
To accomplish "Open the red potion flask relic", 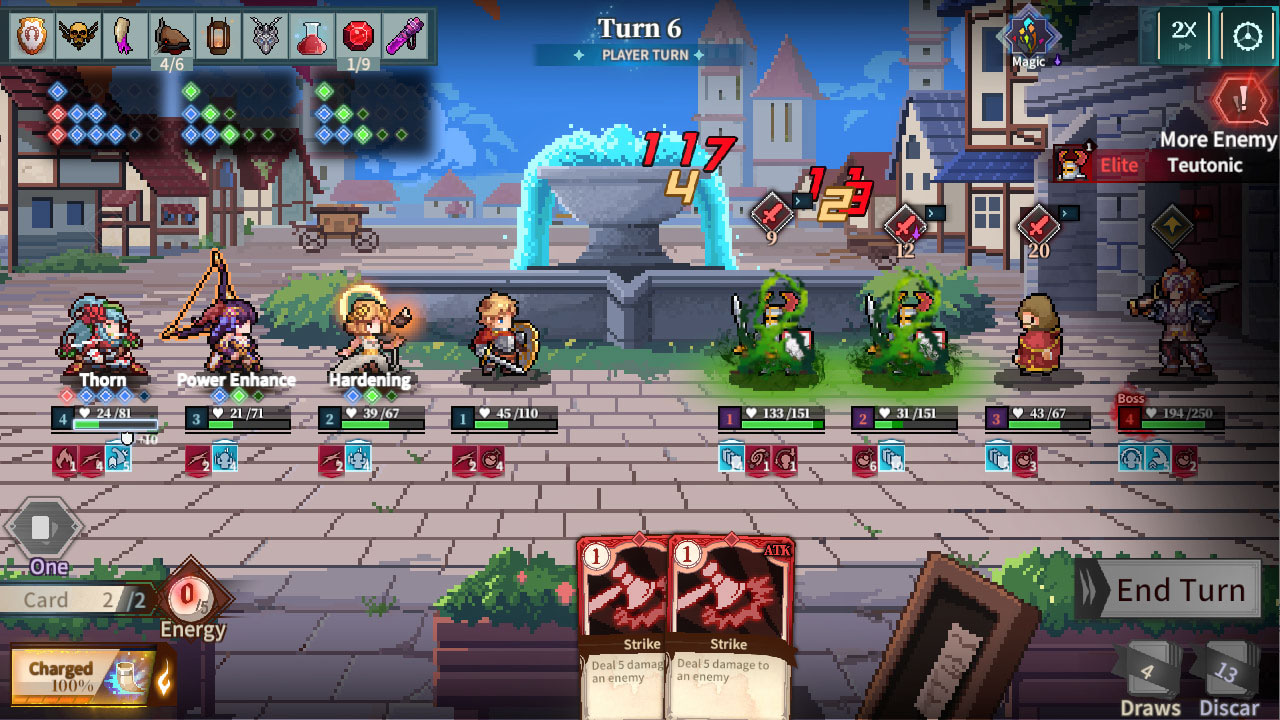I will tap(311, 35).
